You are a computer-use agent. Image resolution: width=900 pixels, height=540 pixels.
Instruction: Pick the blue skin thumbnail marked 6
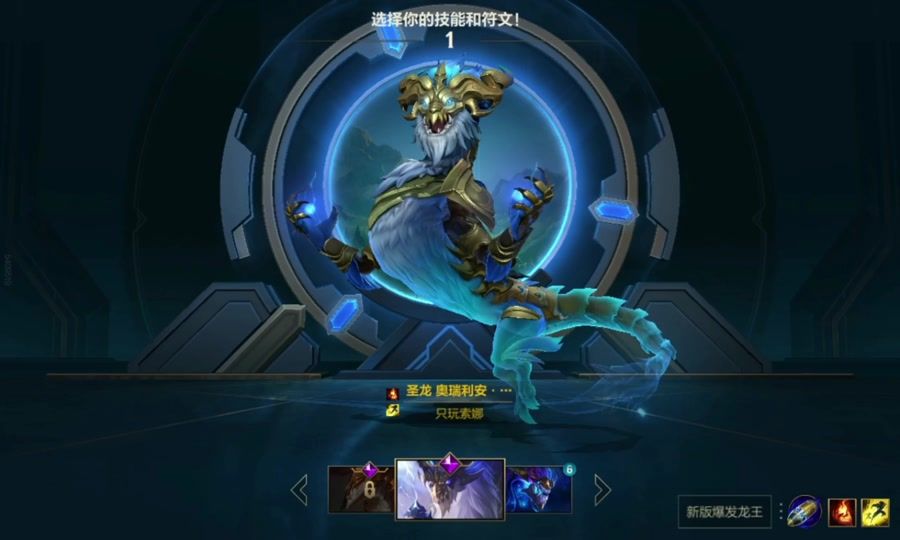pyautogui.click(x=539, y=489)
